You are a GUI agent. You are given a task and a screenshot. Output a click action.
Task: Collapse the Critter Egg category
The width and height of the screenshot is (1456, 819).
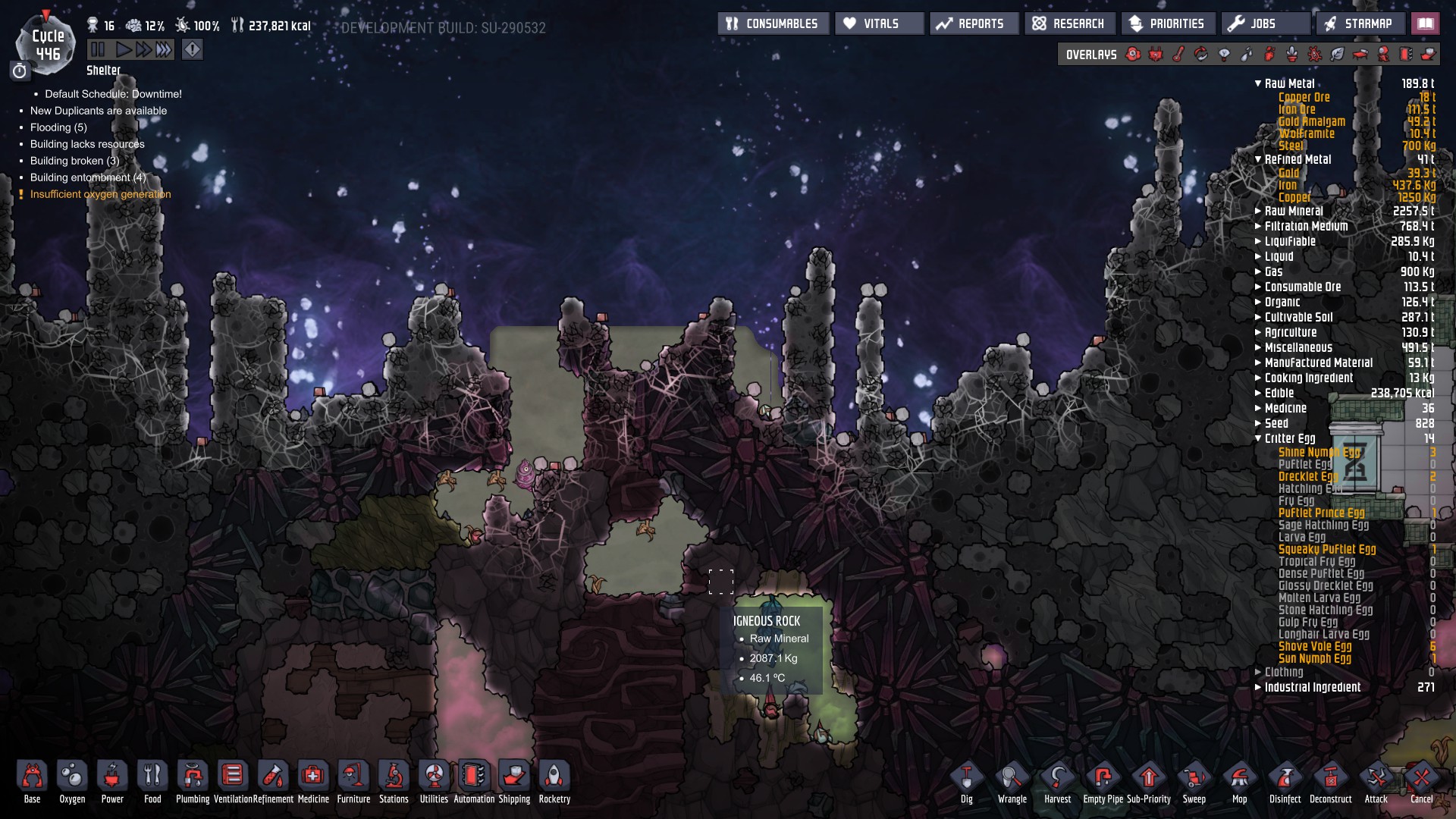[x=1289, y=438]
